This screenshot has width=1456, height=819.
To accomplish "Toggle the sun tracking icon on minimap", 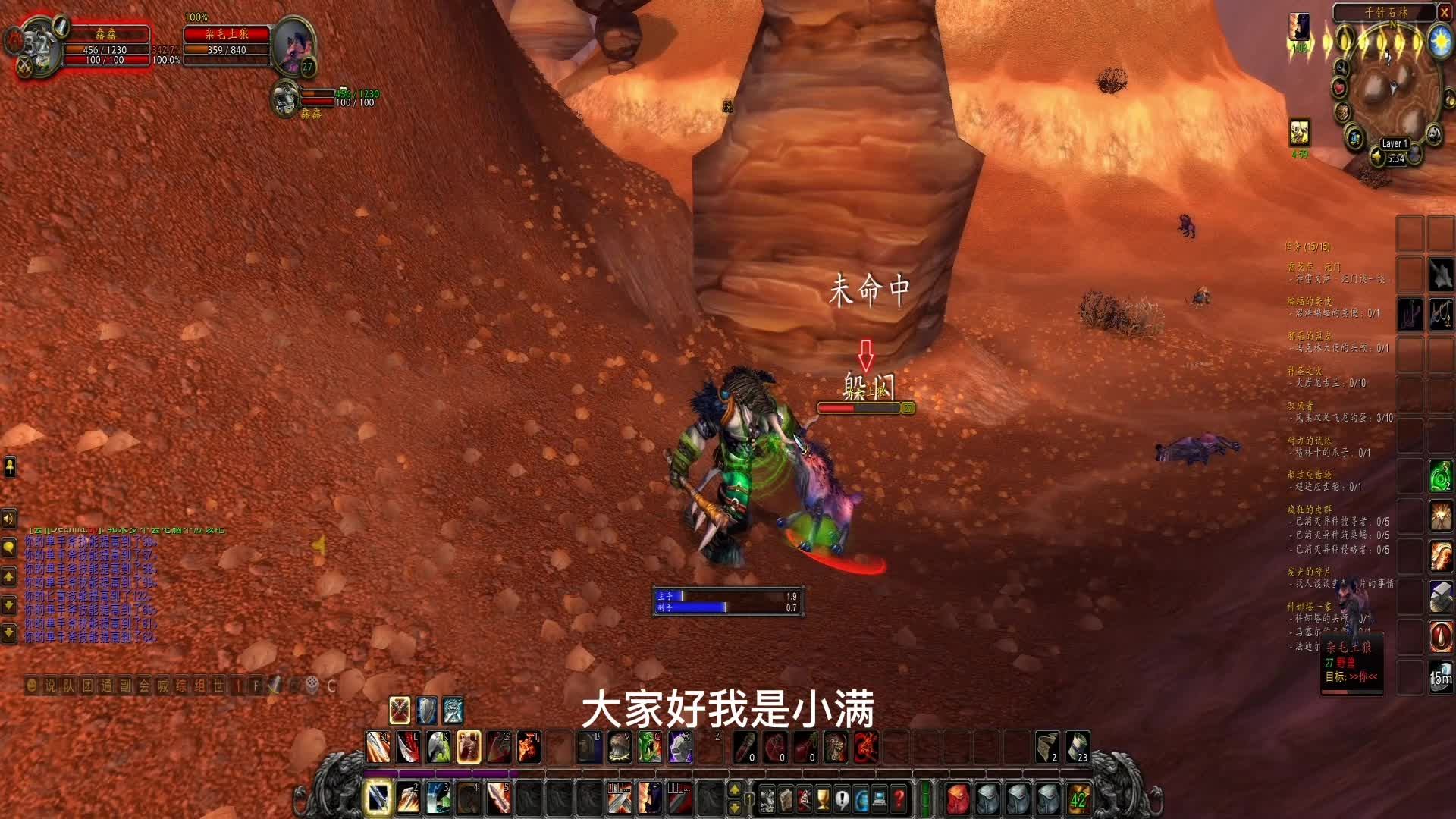I will coord(1440,40).
